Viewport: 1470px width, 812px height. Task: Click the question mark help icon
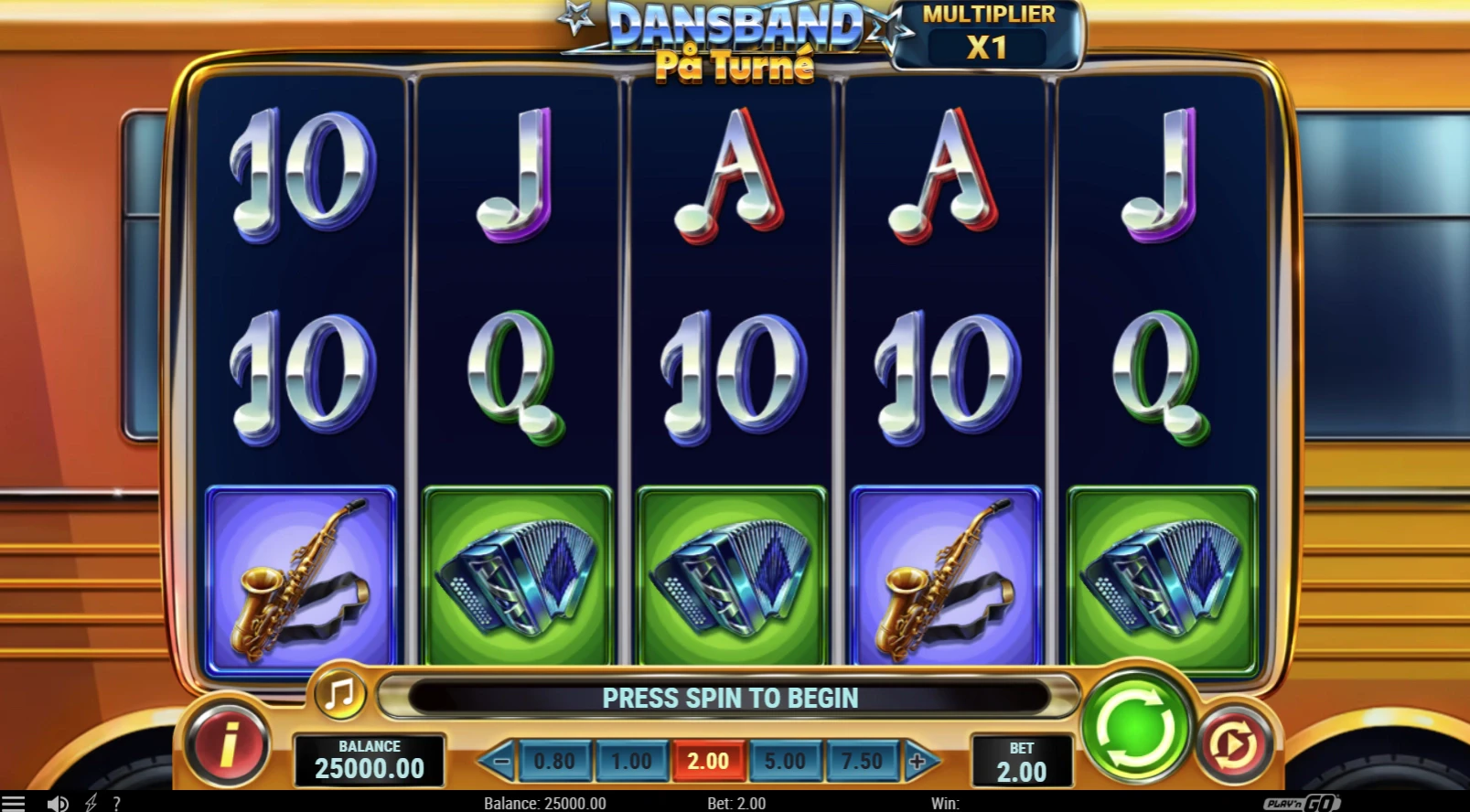click(x=116, y=803)
